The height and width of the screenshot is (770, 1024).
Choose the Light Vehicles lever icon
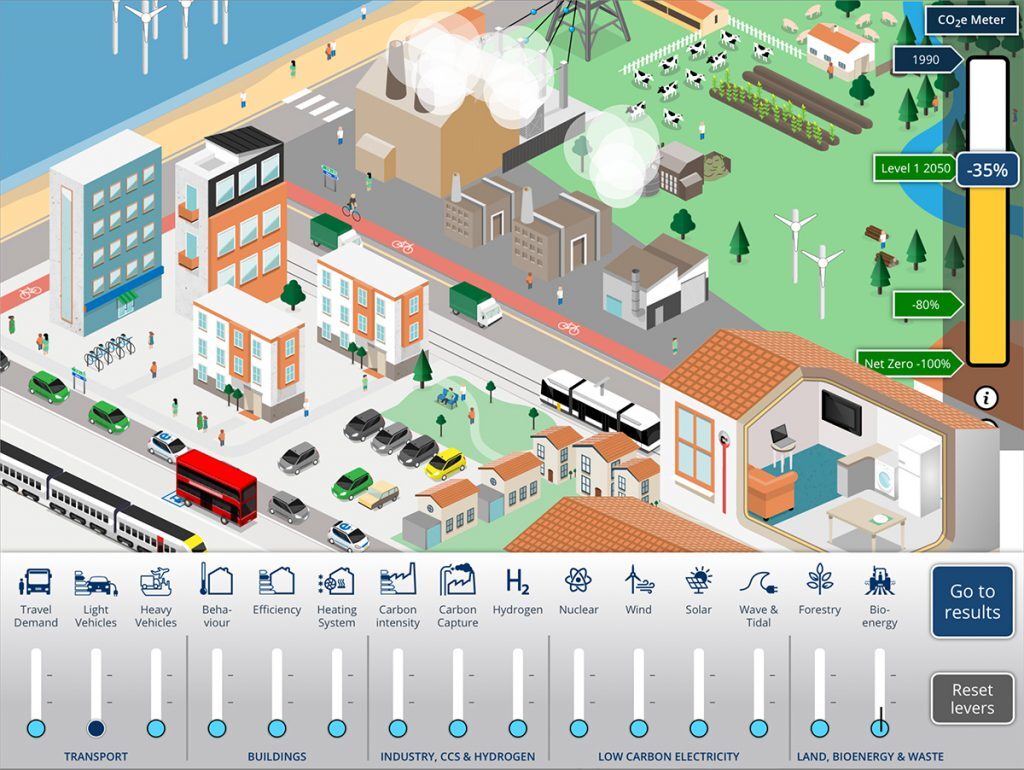pos(96,581)
